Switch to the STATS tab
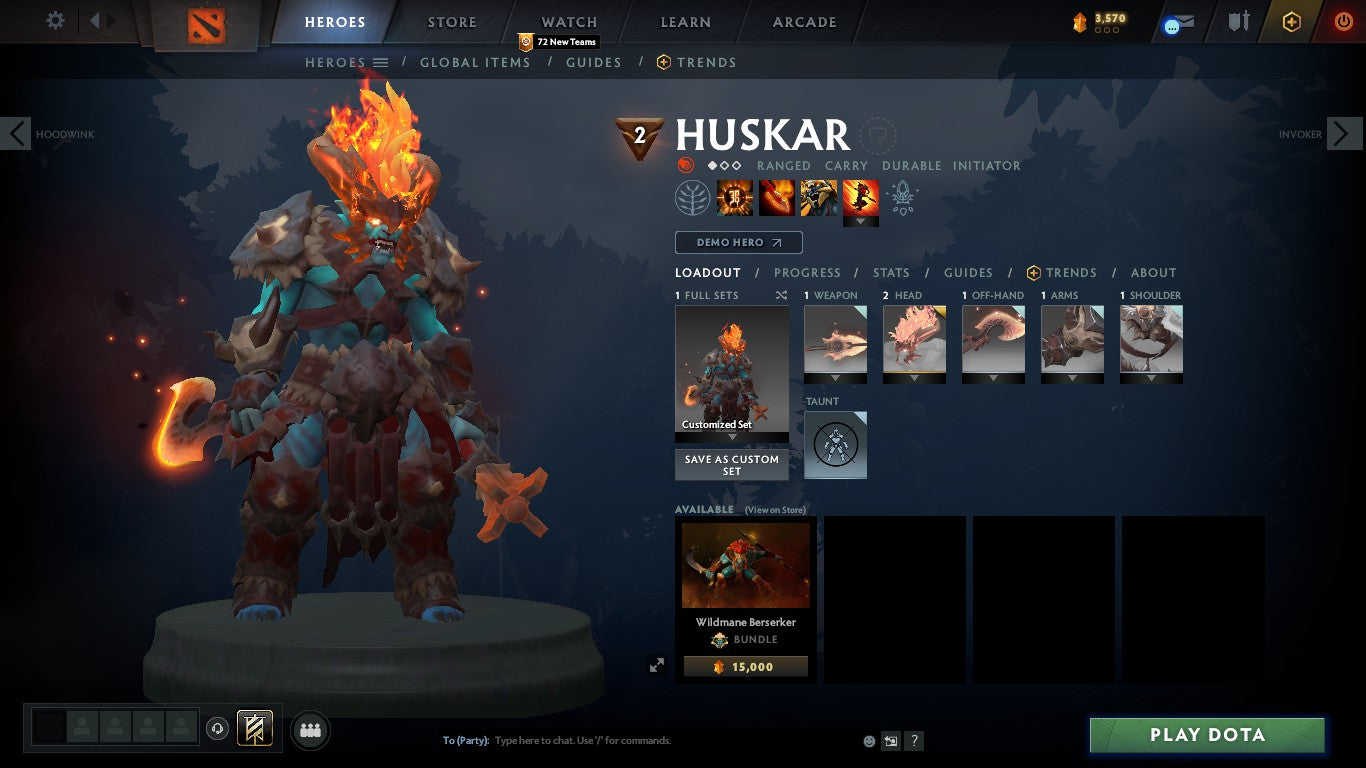The height and width of the screenshot is (768, 1366). click(890, 272)
